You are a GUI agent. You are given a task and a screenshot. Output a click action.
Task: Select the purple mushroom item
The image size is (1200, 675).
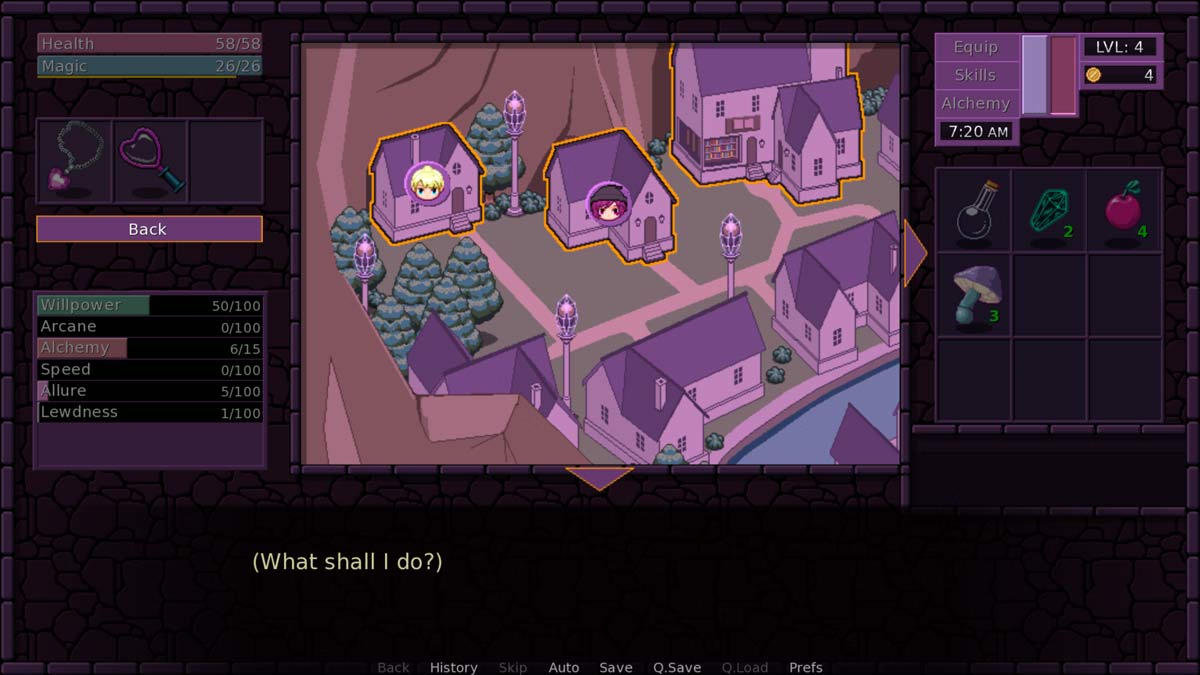click(973, 295)
